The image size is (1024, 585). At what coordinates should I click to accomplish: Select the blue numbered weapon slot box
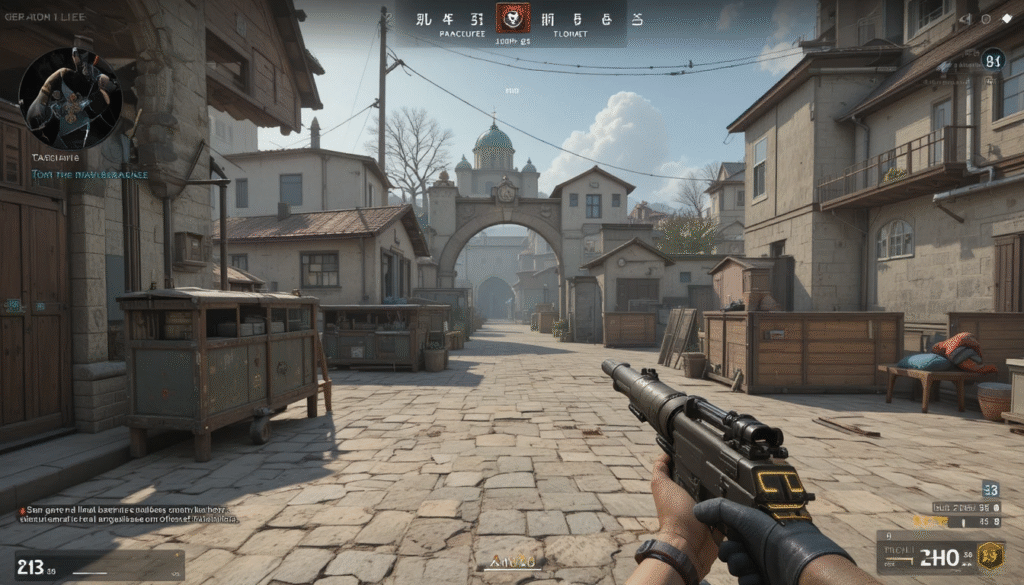tap(990, 489)
